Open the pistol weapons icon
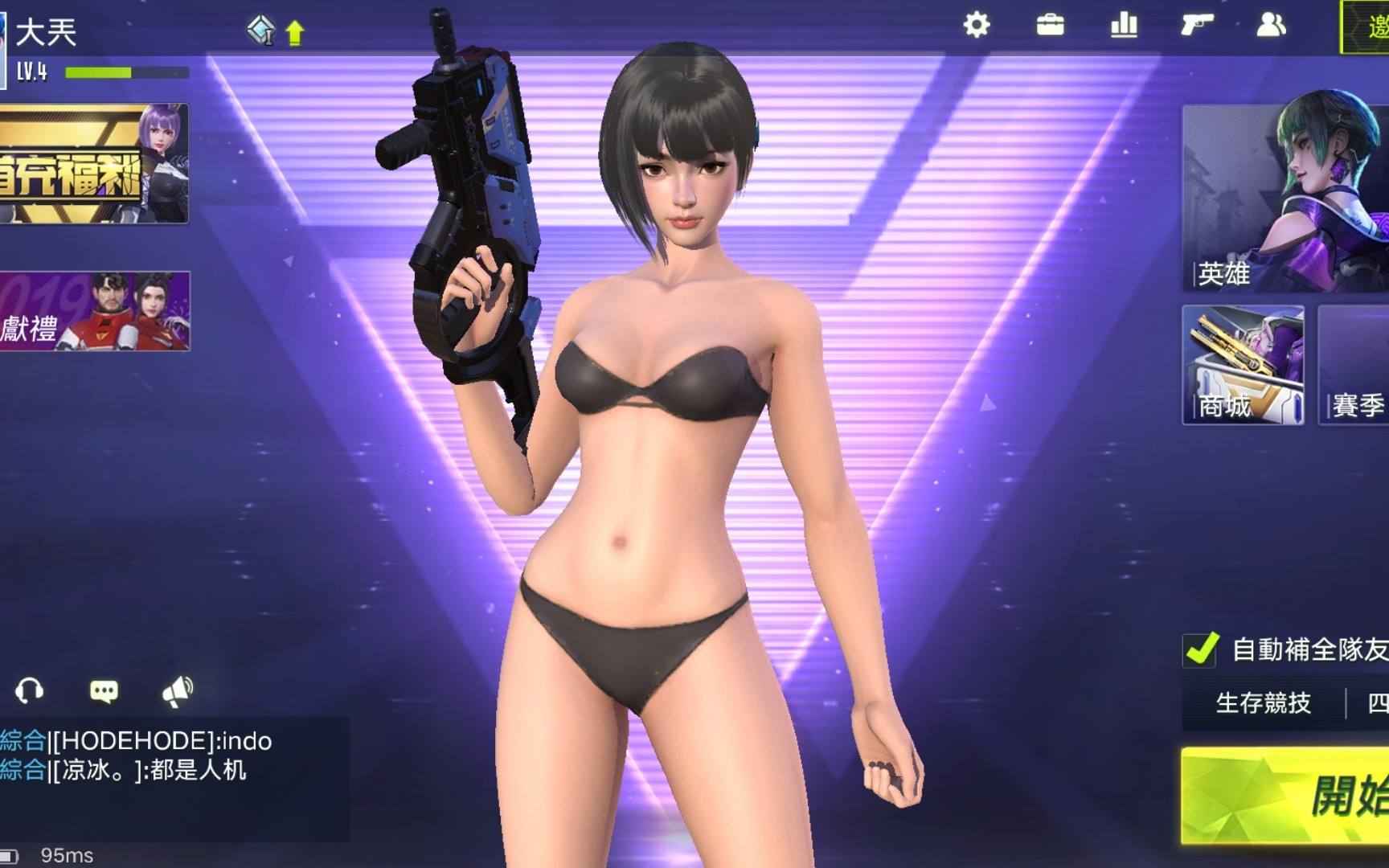This screenshot has height=868, width=1389. pyautogui.click(x=1197, y=26)
